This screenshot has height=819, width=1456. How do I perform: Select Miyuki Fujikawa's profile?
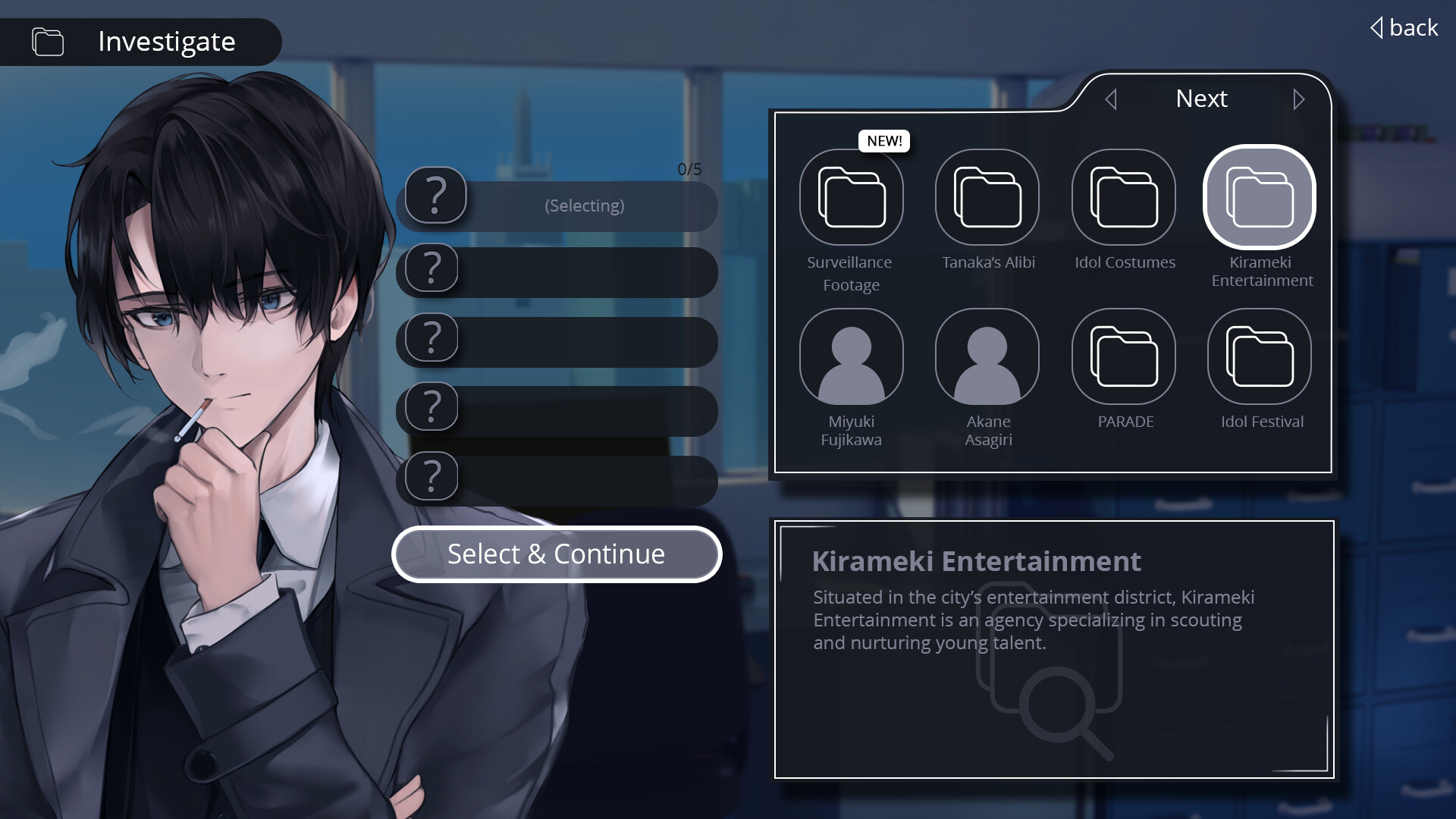click(852, 356)
